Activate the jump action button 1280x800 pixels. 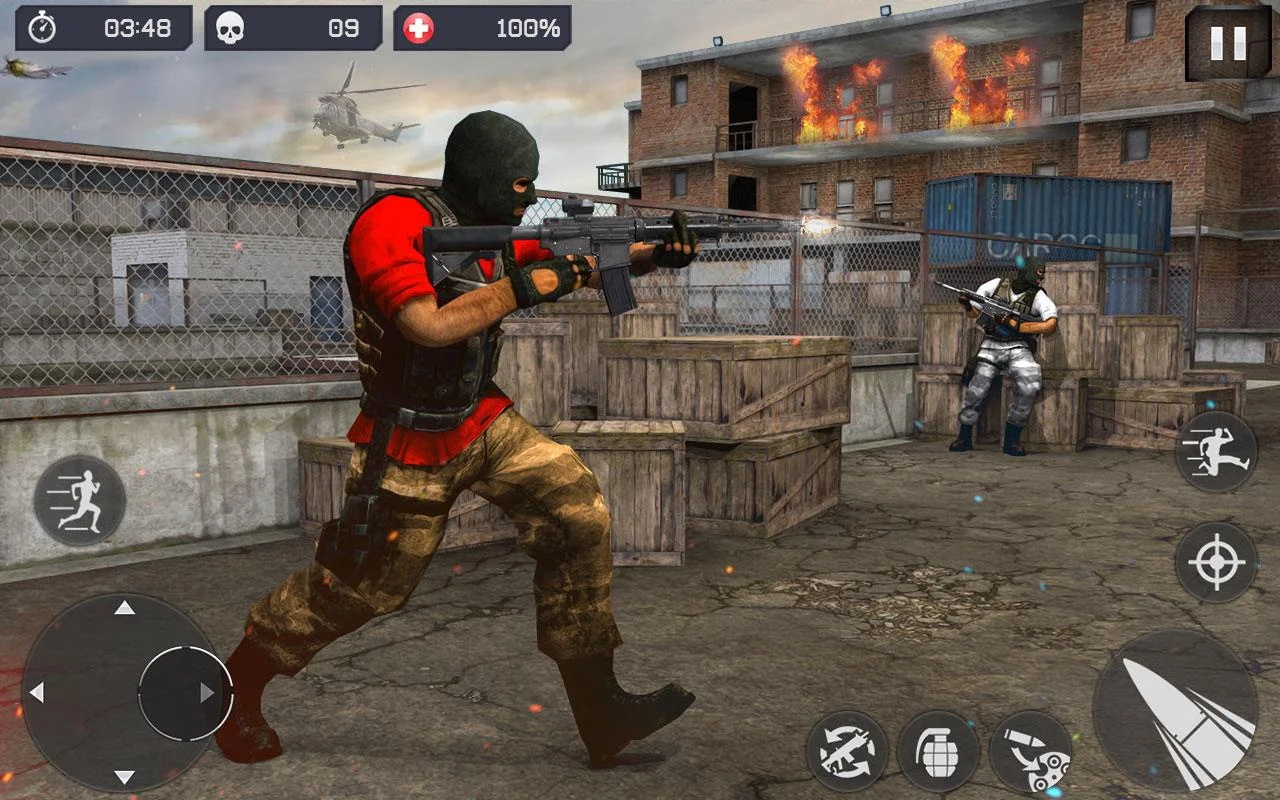click(1216, 452)
